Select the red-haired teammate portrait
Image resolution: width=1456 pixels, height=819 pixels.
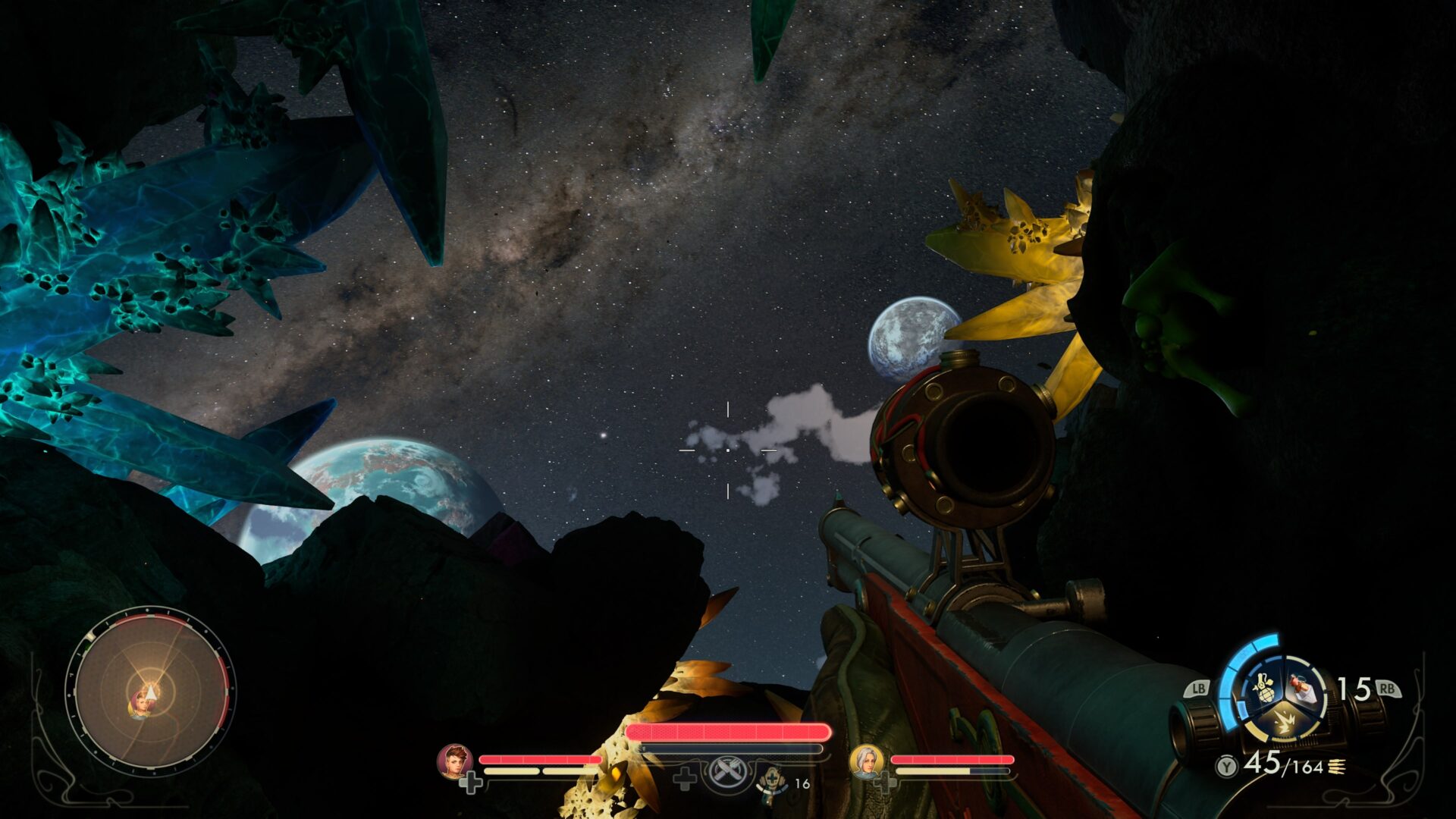(x=455, y=761)
